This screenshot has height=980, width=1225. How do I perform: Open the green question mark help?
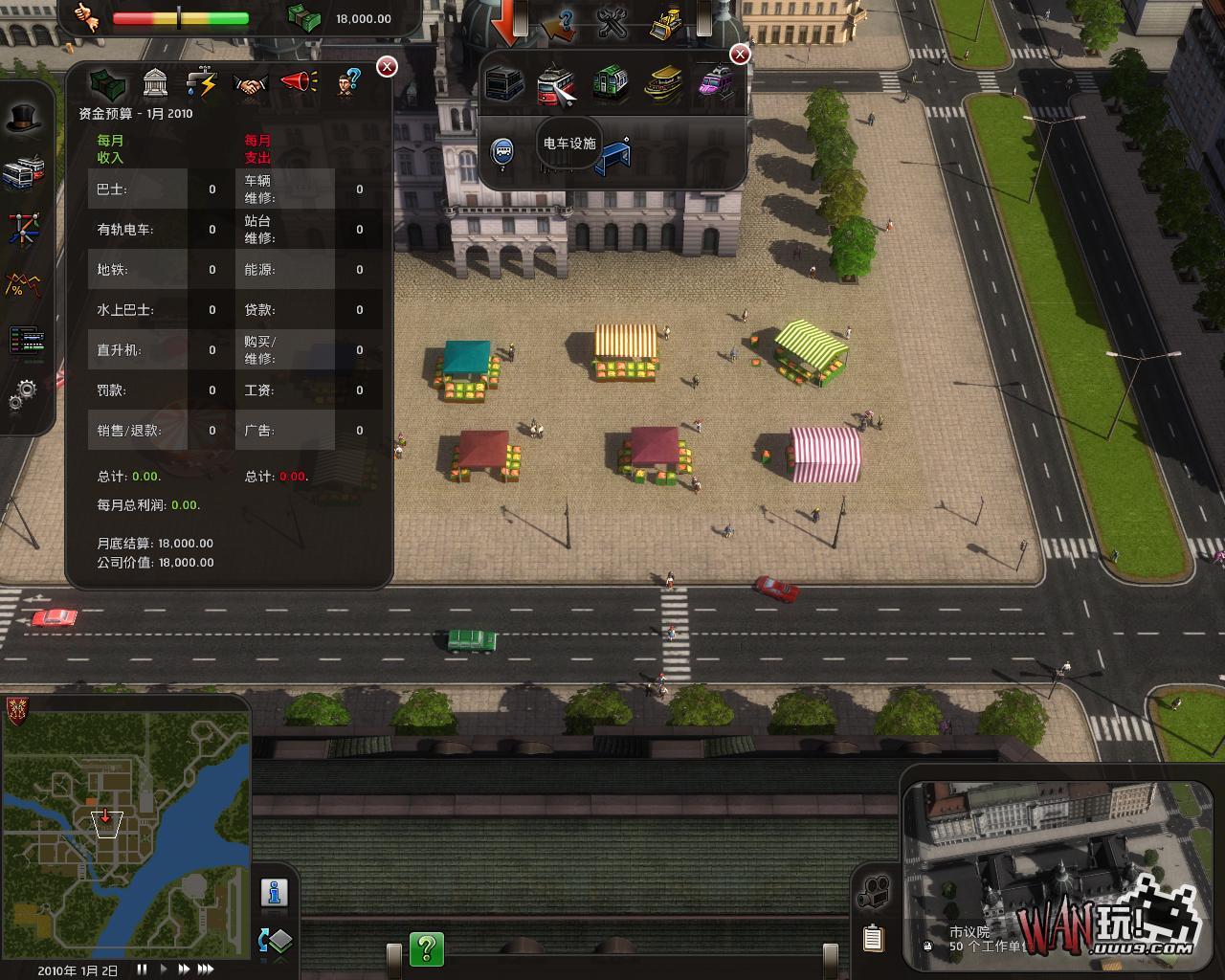[x=427, y=948]
